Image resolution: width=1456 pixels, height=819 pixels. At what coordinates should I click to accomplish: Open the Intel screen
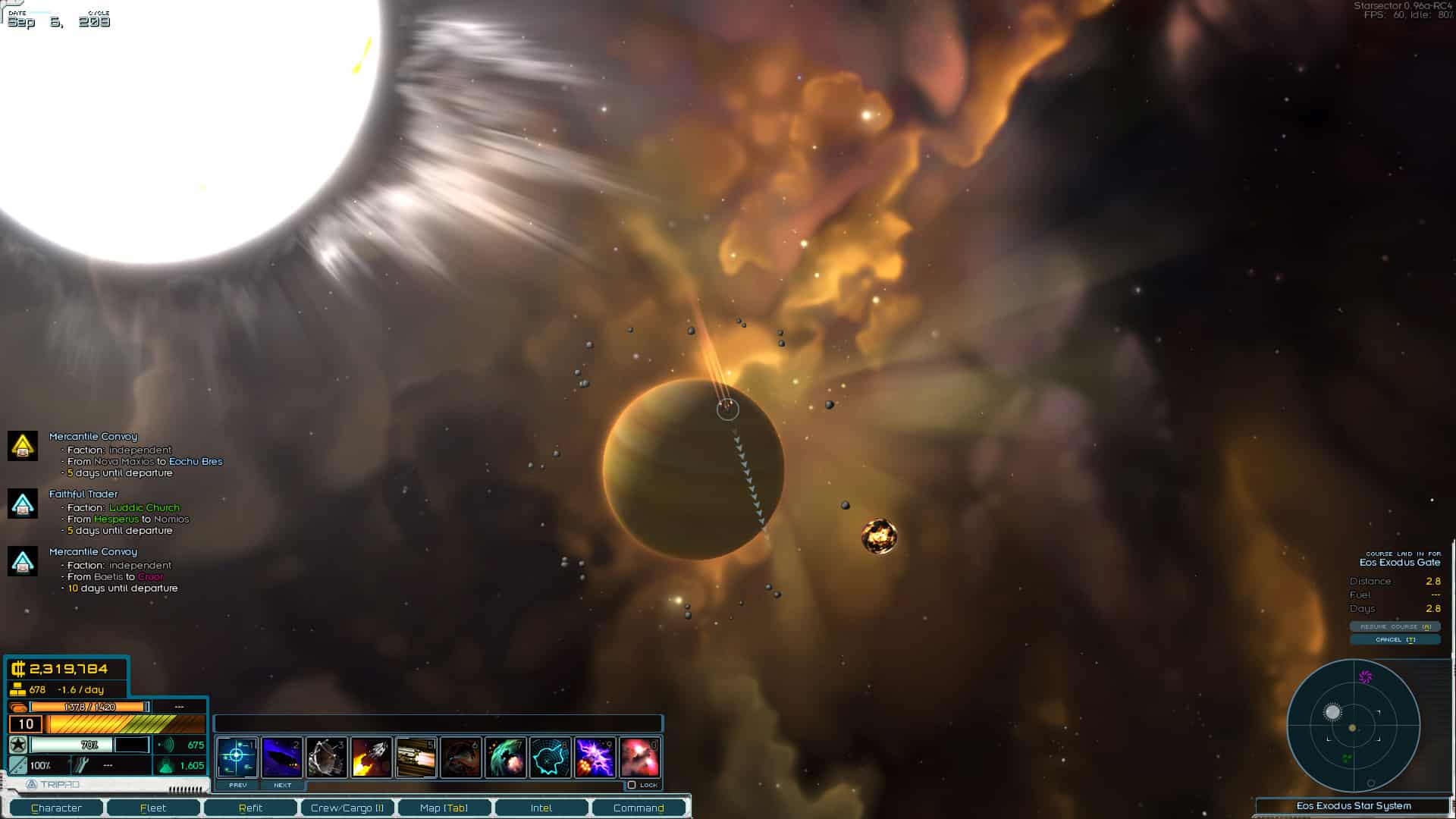(x=541, y=808)
